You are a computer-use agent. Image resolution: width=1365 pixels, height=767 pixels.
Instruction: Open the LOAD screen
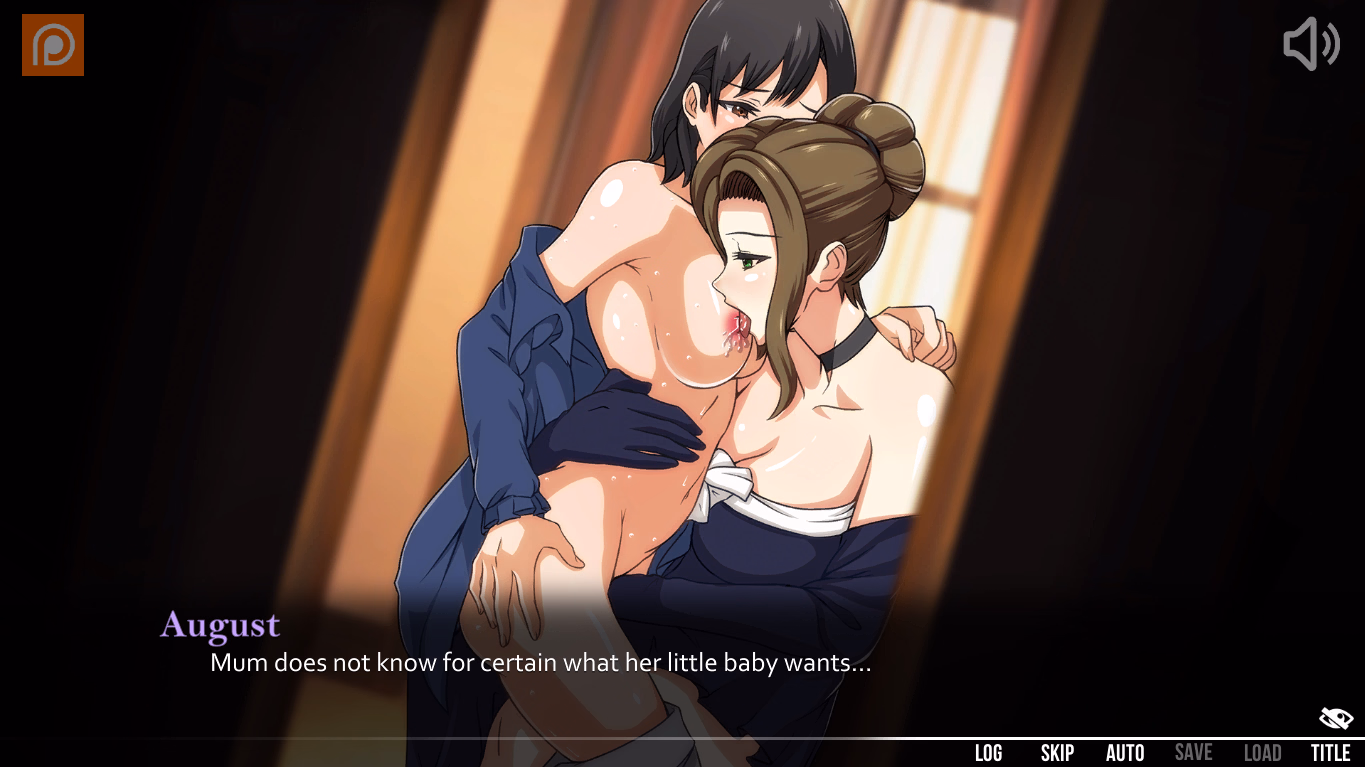1262,752
